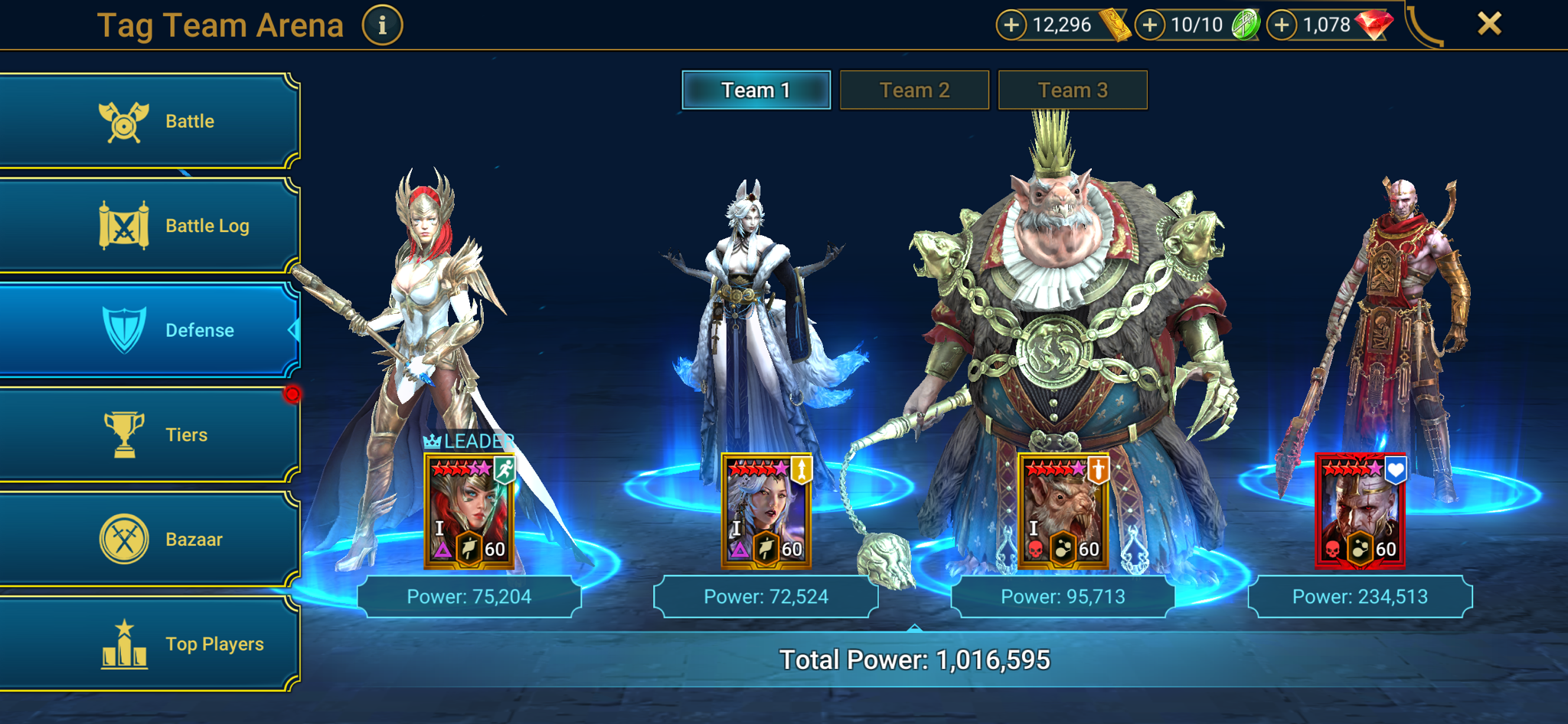Add more gold bars with plus button

click(x=1011, y=25)
